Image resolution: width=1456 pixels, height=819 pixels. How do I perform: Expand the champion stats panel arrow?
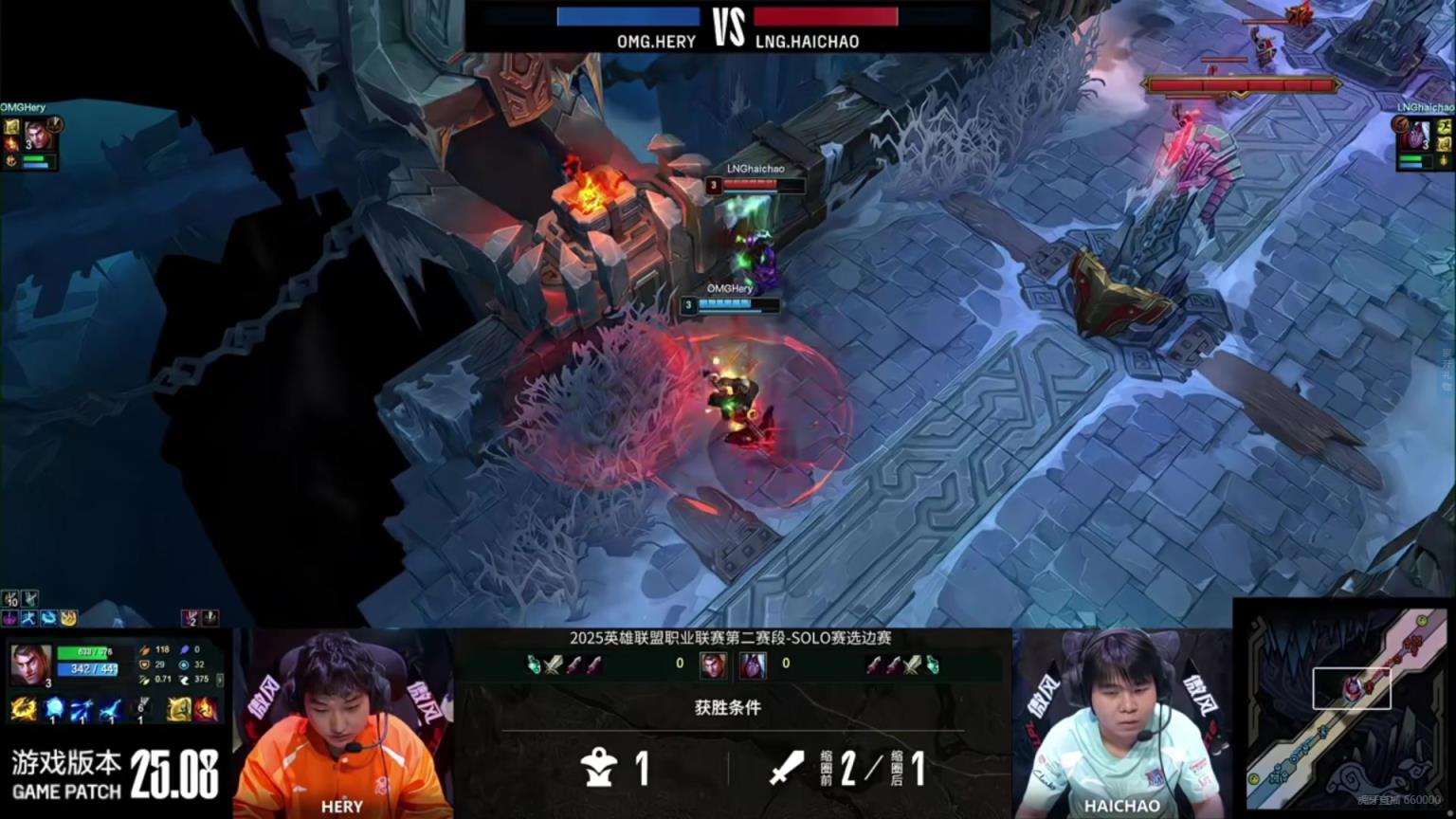click(x=220, y=680)
